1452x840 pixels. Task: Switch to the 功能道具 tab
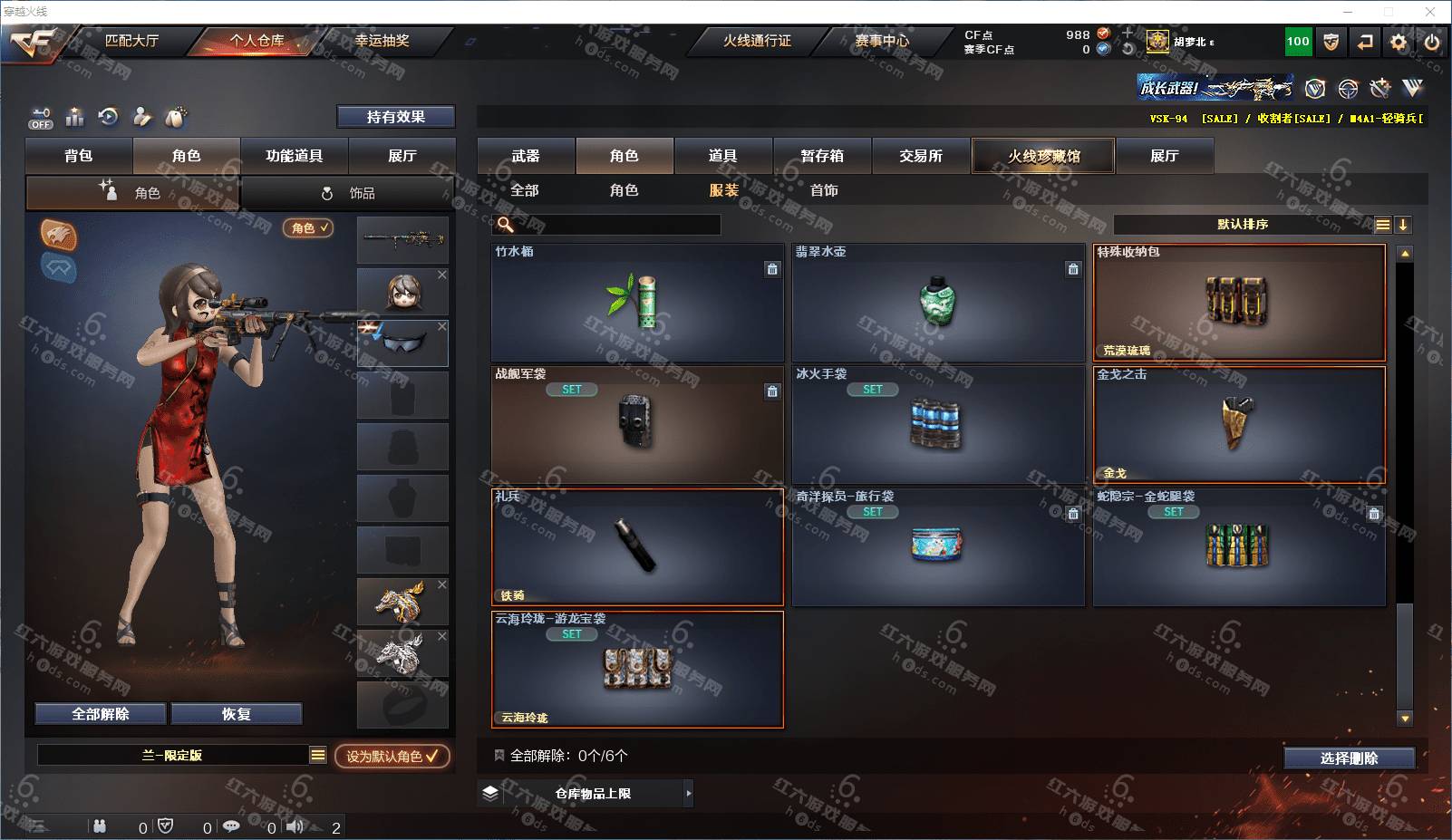coord(294,156)
